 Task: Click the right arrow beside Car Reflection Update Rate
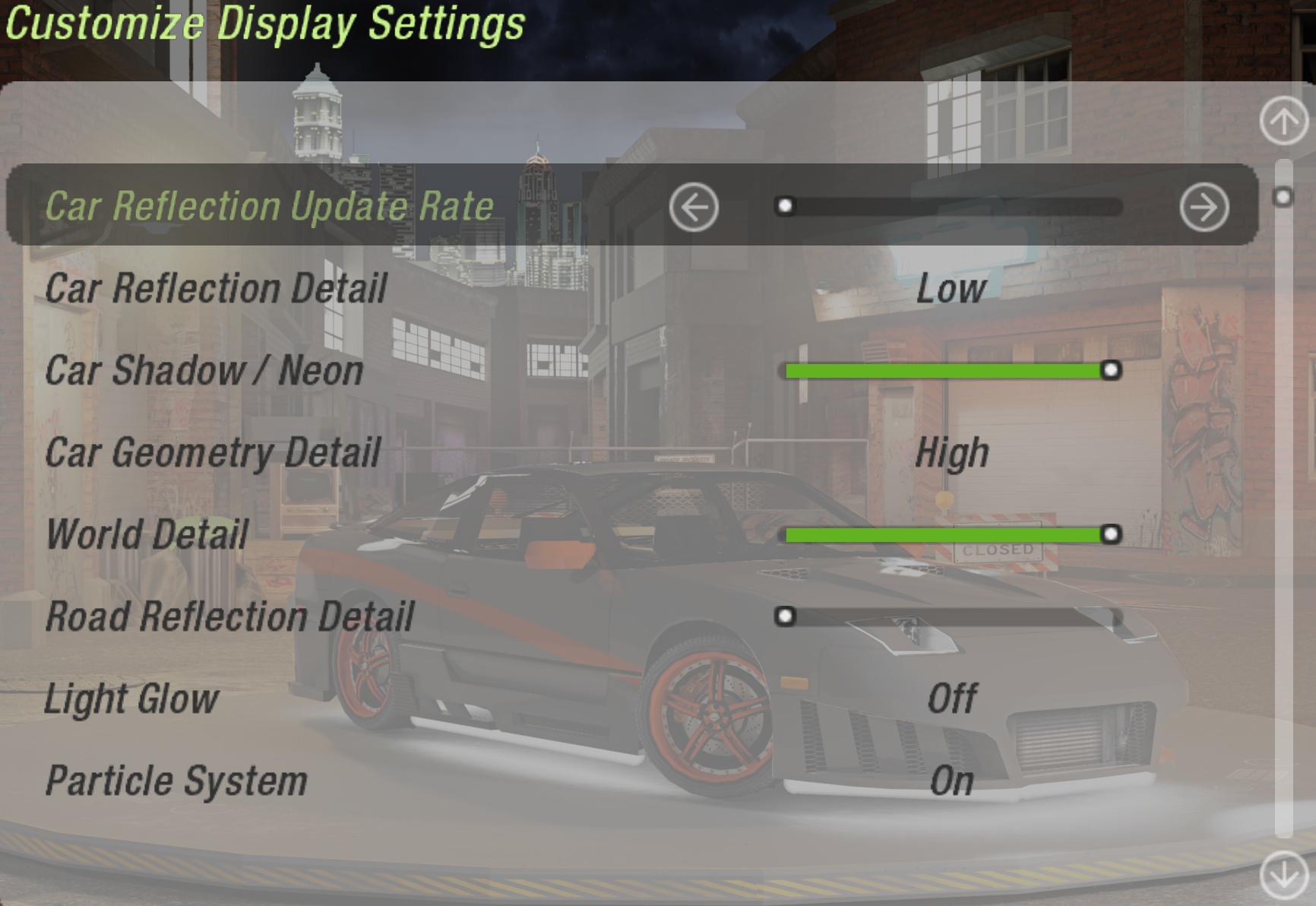point(1204,207)
